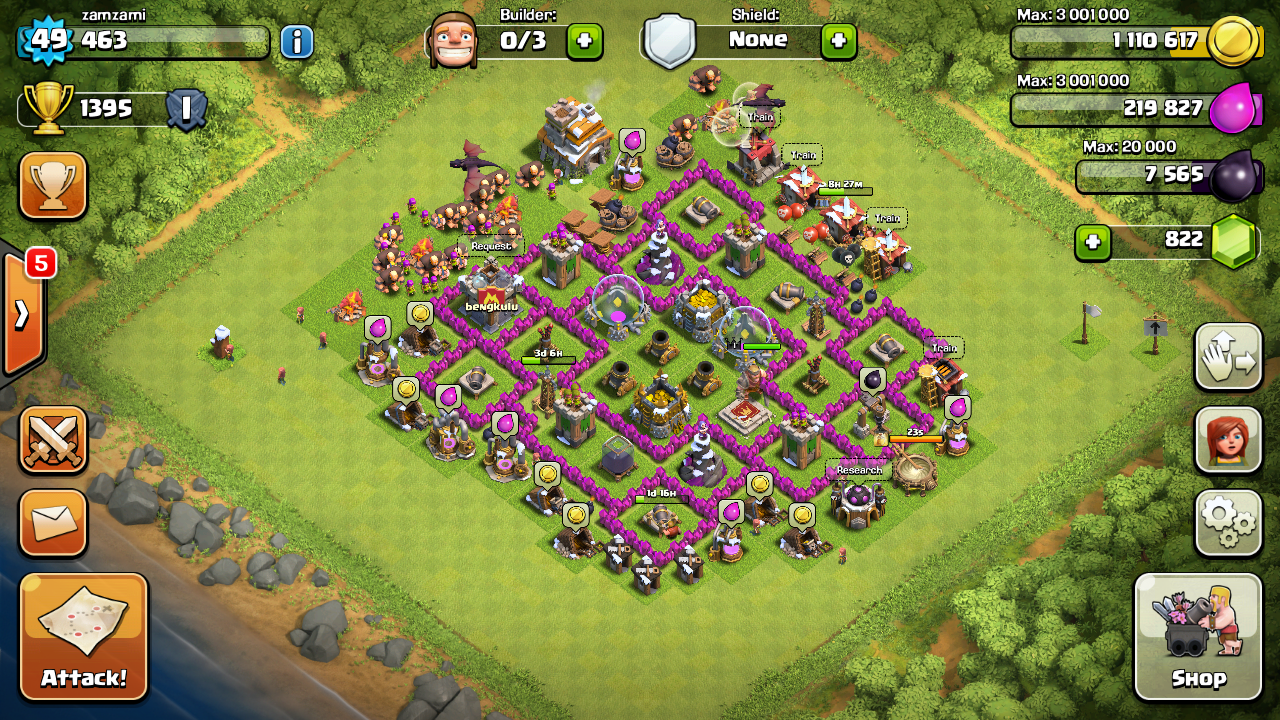Viewport: 1280px width, 720px height.
Task: Click the plus next to Shield
Action: (838, 41)
